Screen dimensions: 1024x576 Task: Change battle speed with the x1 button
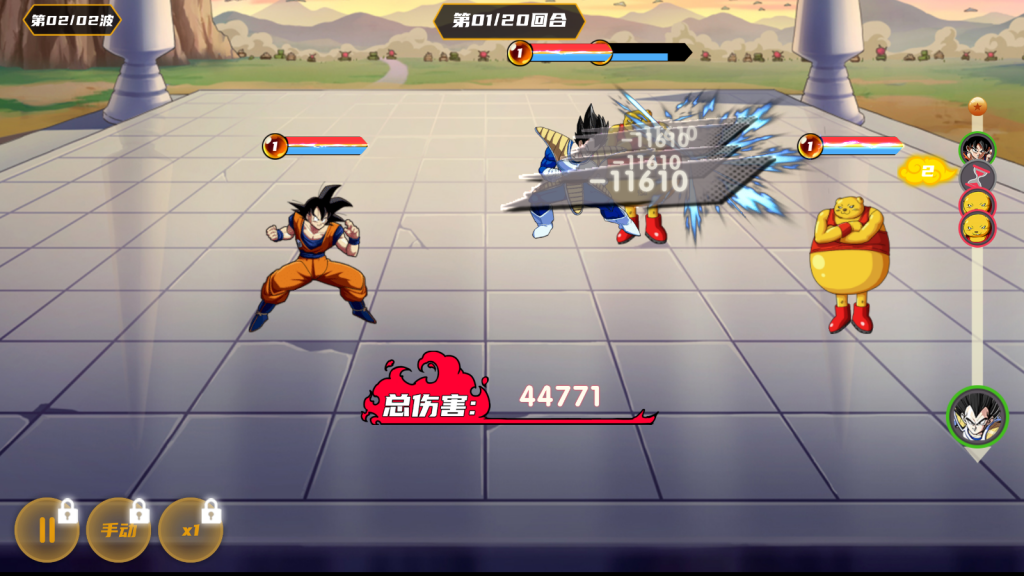pyautogui.click(x=190, y=530)
